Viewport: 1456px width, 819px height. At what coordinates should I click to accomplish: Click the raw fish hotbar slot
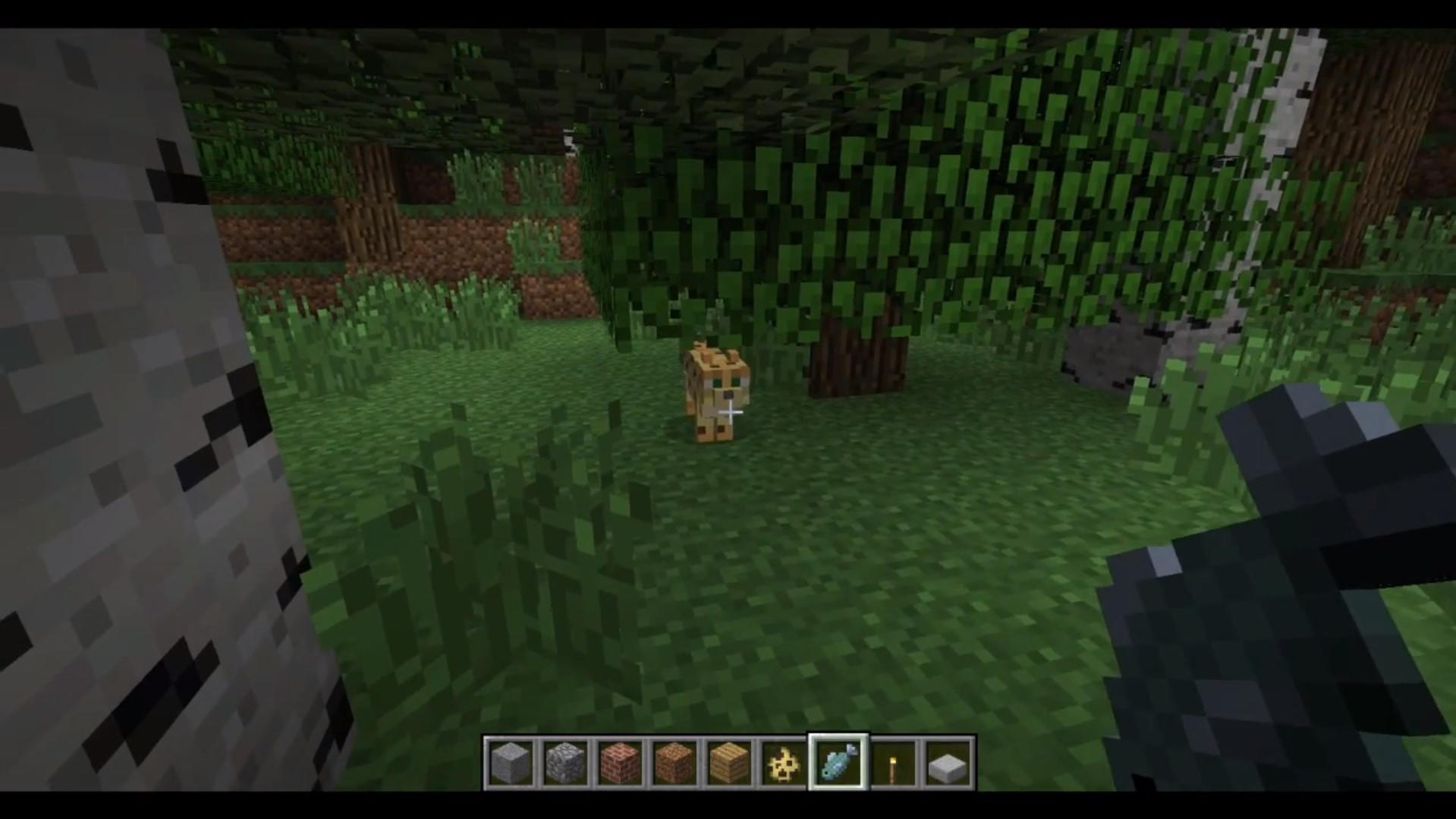tap(838, 763)
